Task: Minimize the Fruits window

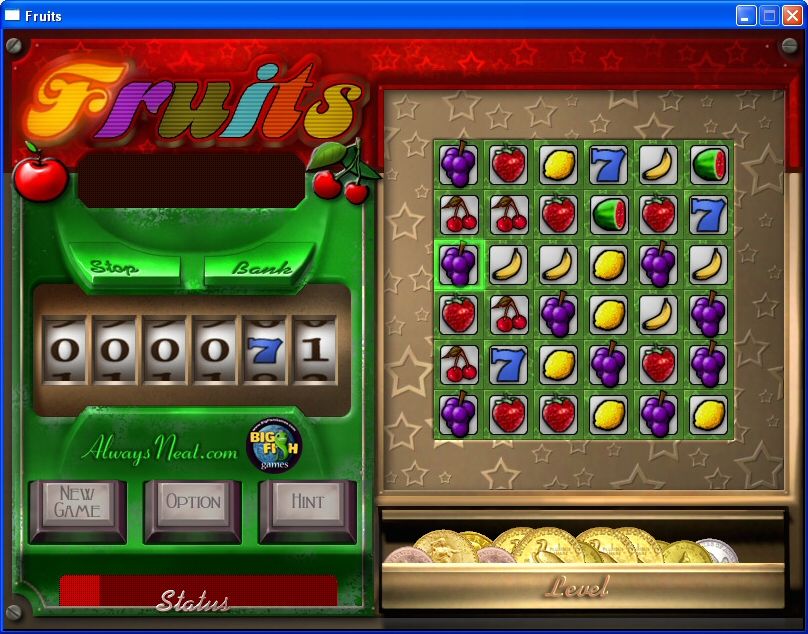Action: tap(746, 15)
